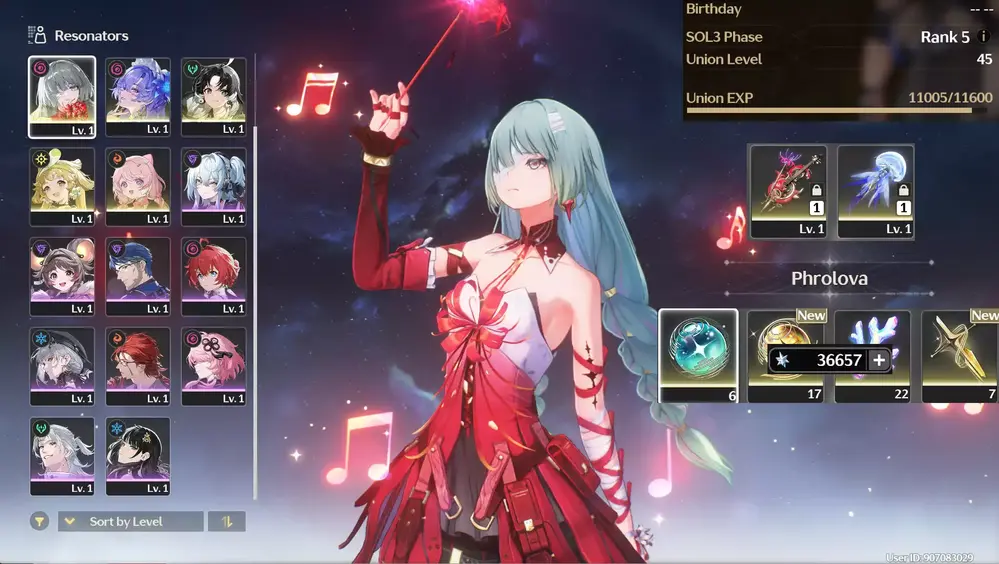Toggle the sort order arrows button
Image resolution: width=999 pixels, height=564 pixels.
pos(226,521)
